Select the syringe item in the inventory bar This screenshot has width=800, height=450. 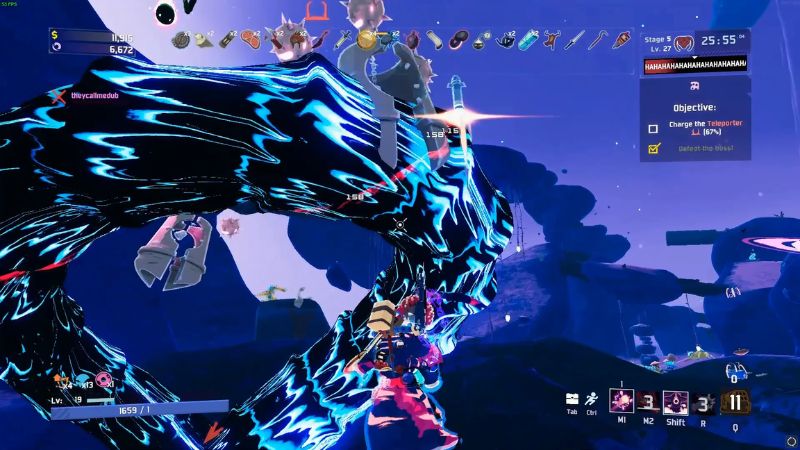tap(343, 40)
